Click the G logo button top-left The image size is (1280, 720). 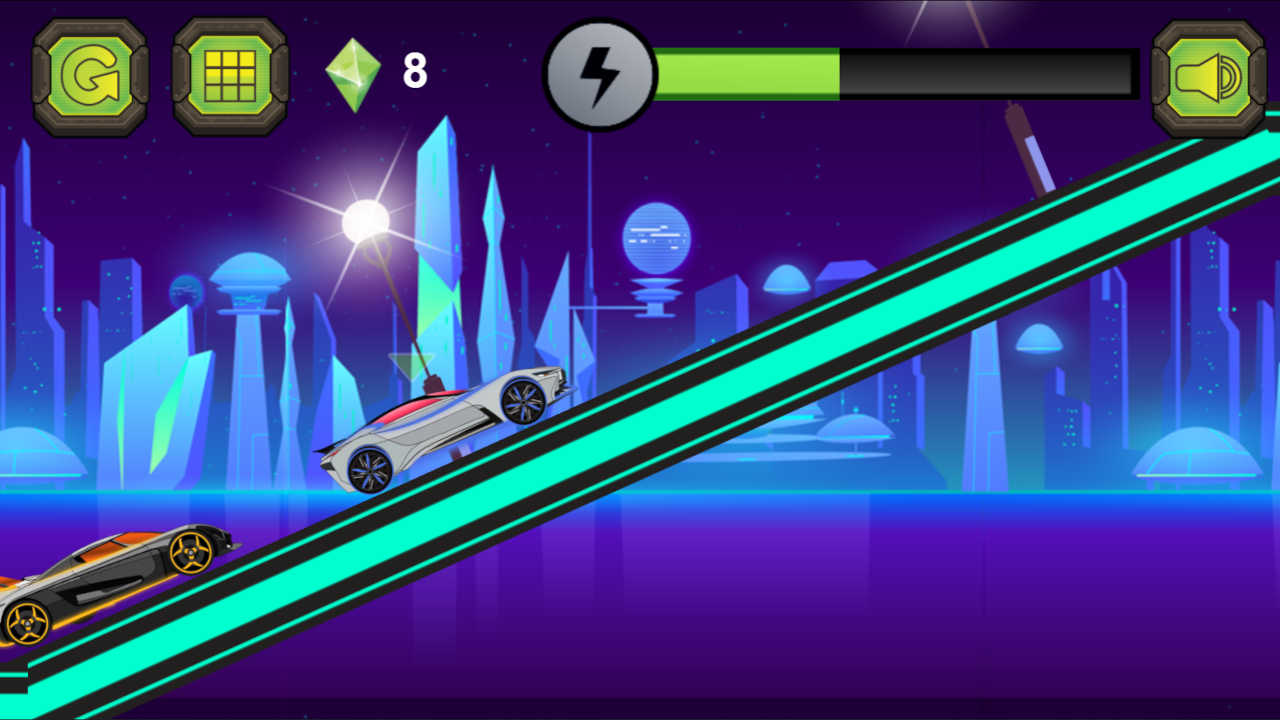pos(90,75)
